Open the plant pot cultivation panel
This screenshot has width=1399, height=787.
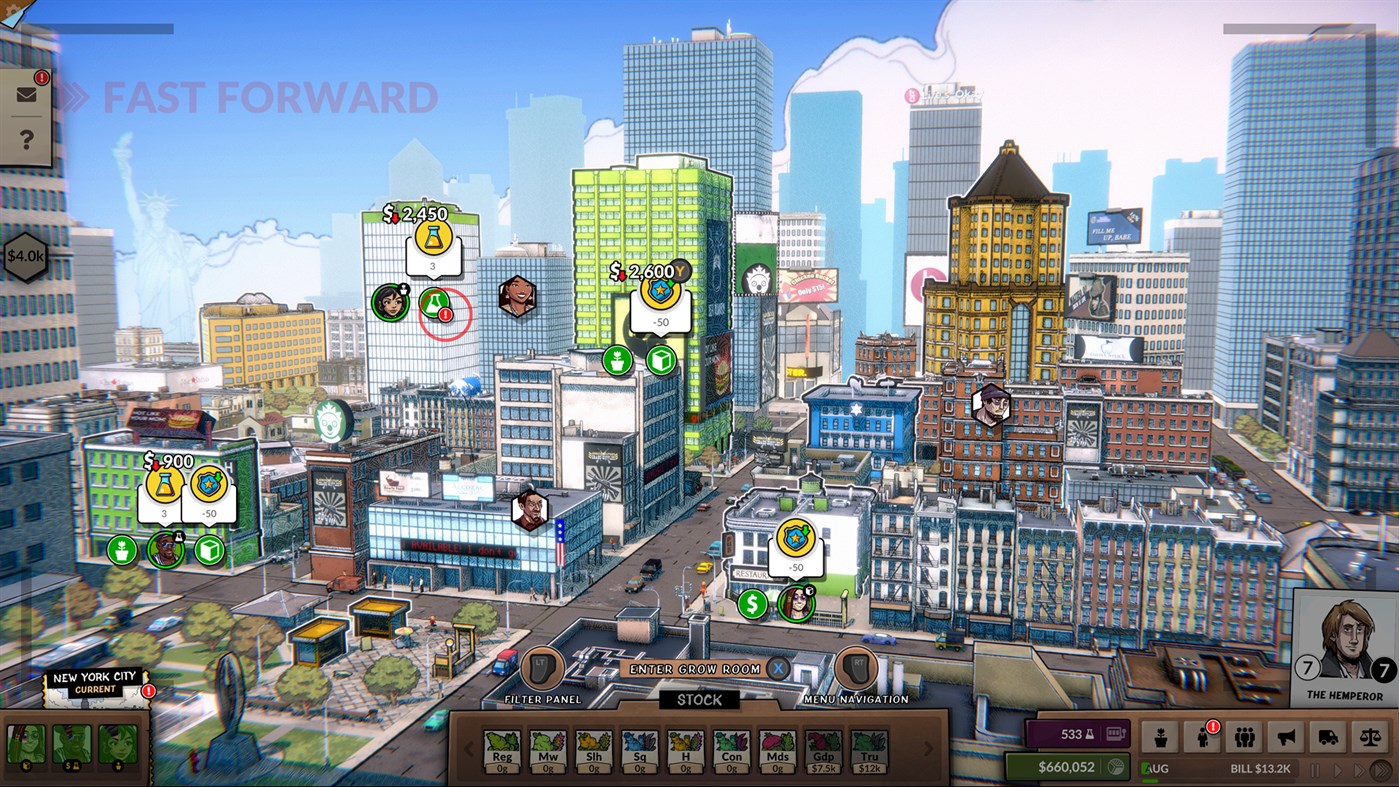pyautogui.click(x=1161, y=737)
